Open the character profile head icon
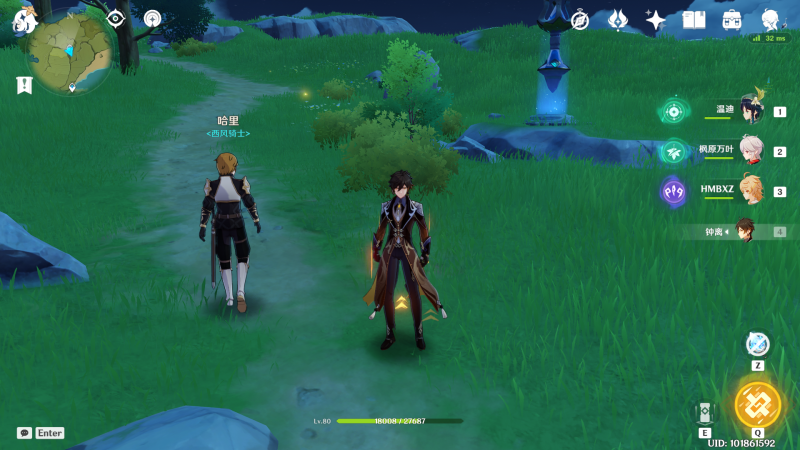 click(770, 19)
